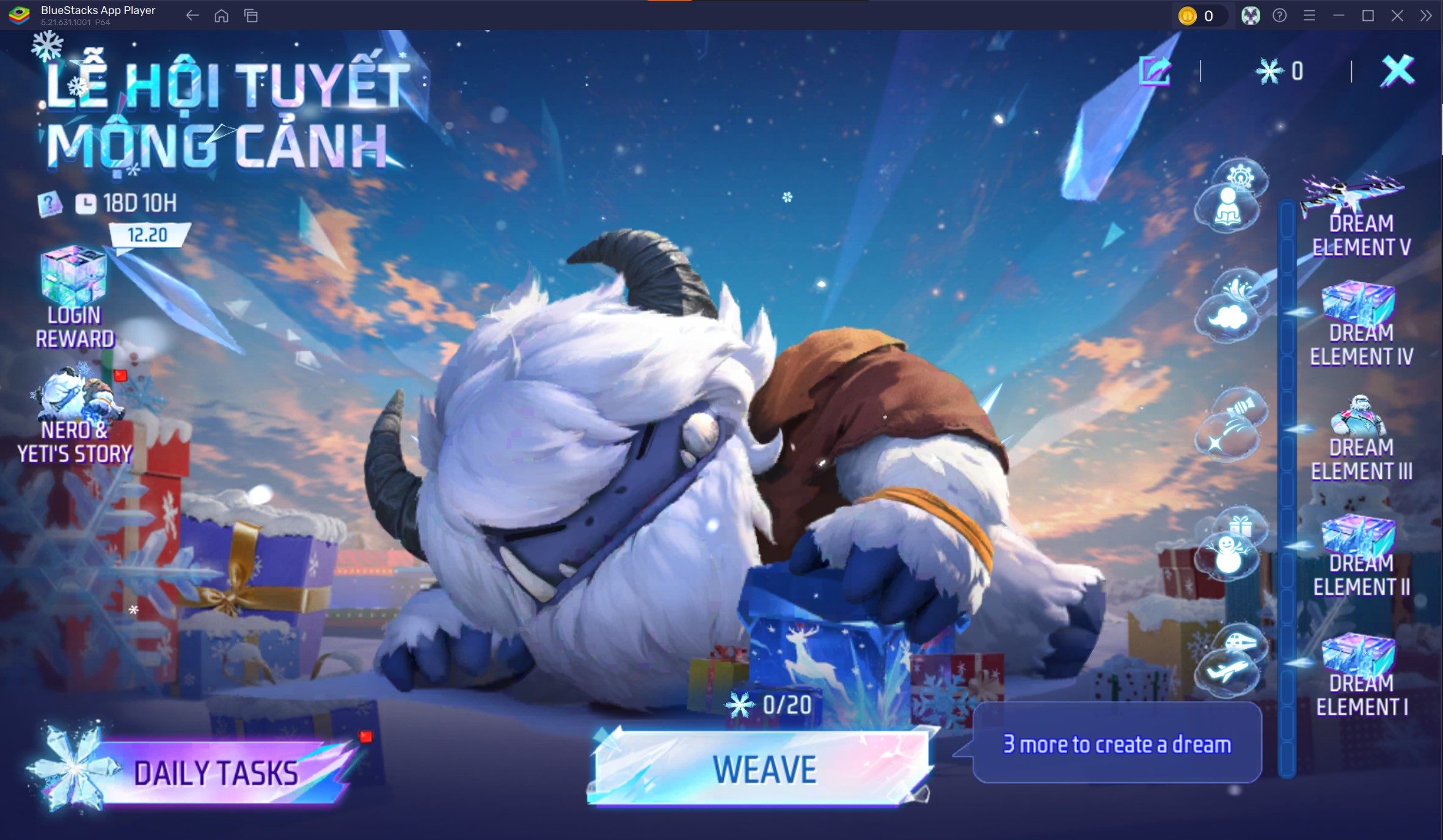This screenshot has width=1443, height=840.
Task: Open the BlueStacks hamburger menu
Action: (1310, 16)
